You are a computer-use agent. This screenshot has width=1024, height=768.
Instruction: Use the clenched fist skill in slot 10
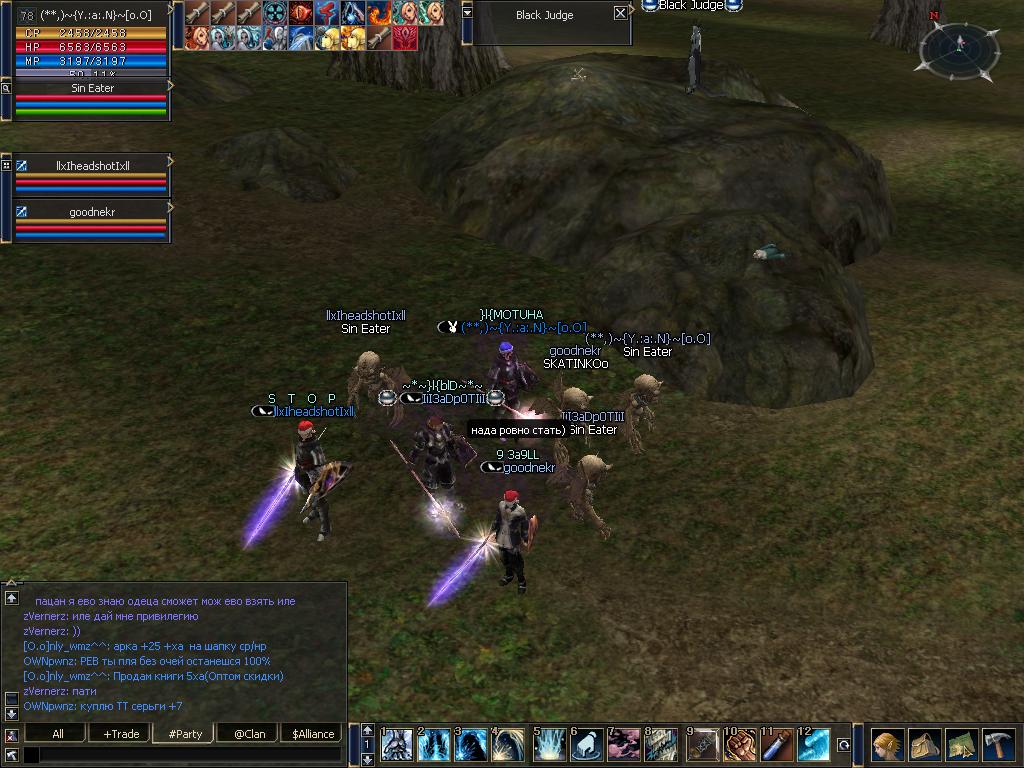[739, 746]
